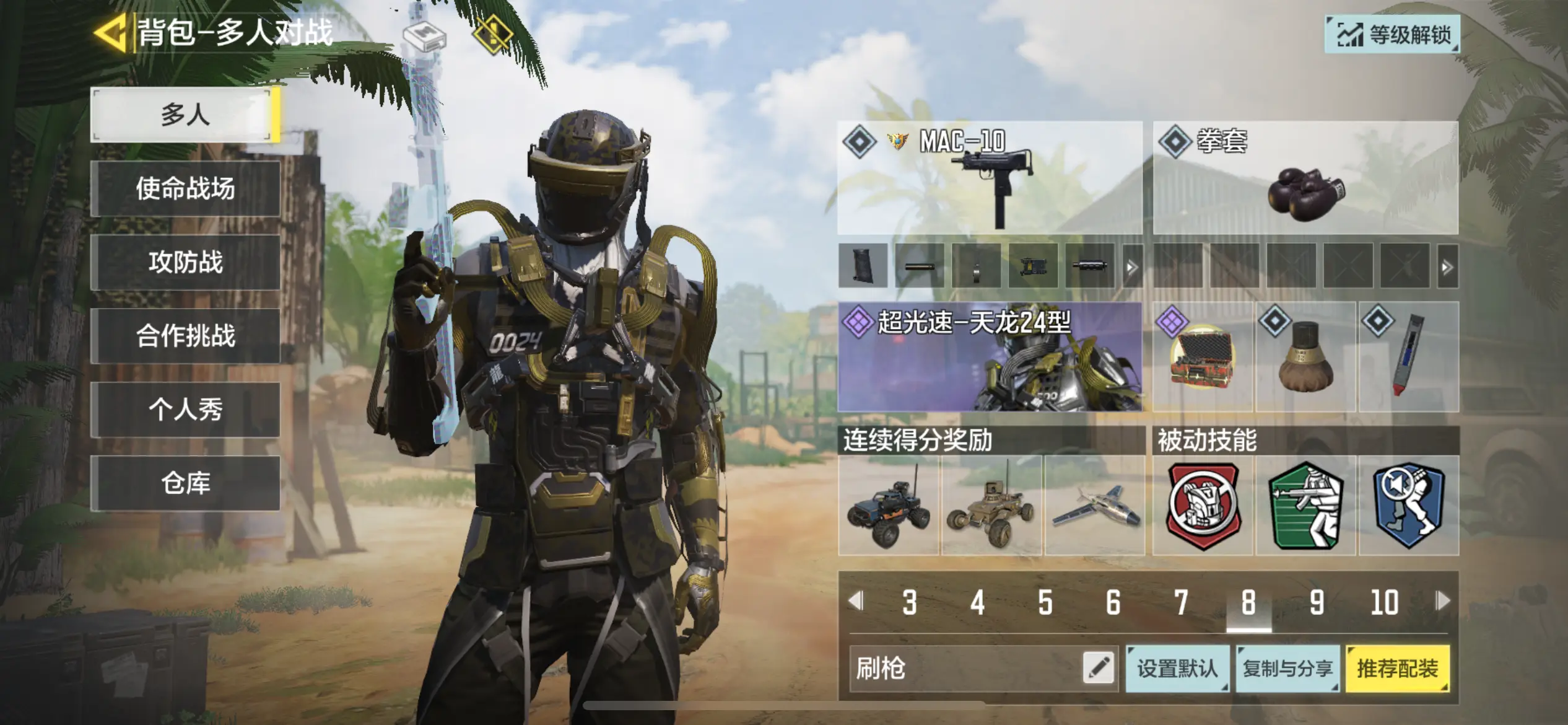Choose the 合作挑战 category
The height and width of the screenshot is (725, 1568).
pyautogui.click(x=185, y=336)
